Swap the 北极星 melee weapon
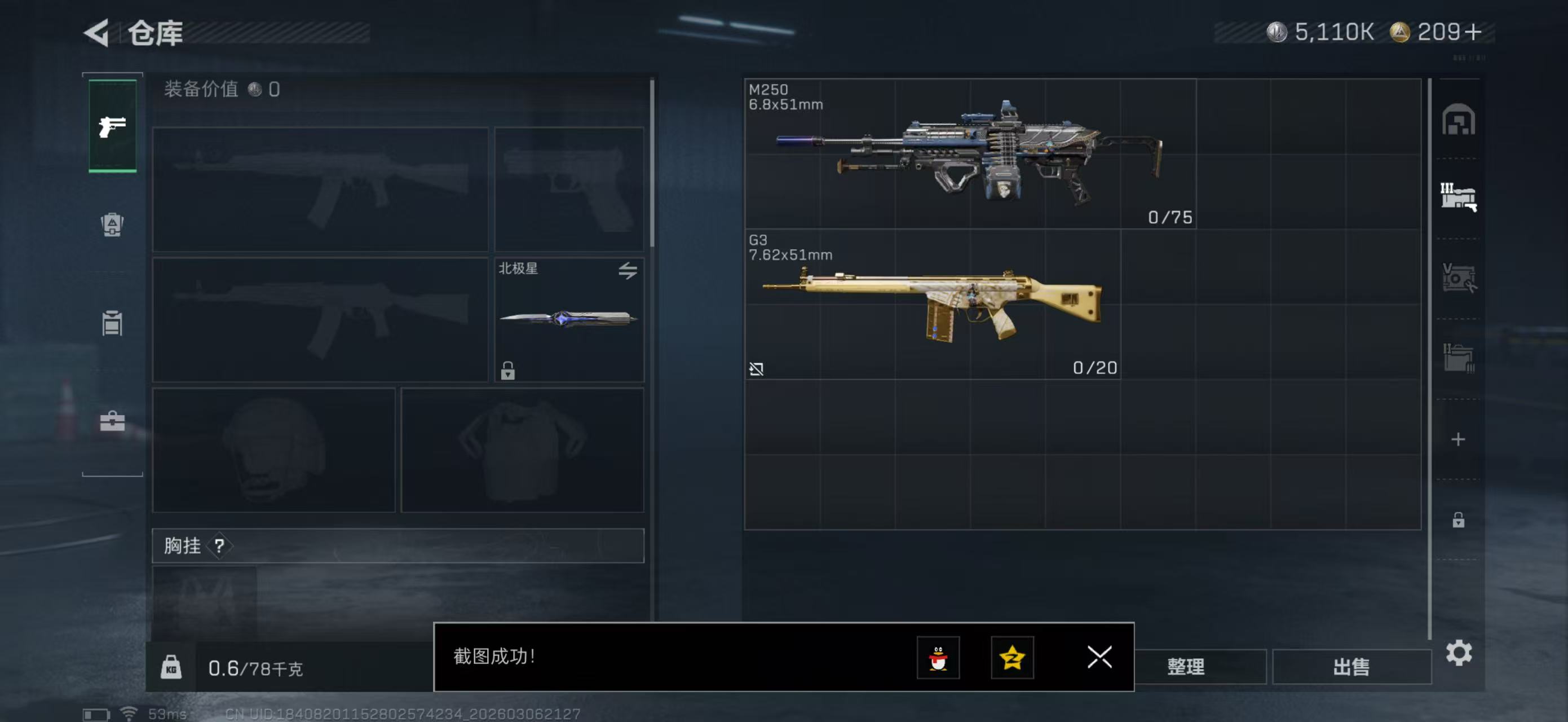This screenshot has height=722, width=1568. [x=628, y=270]
